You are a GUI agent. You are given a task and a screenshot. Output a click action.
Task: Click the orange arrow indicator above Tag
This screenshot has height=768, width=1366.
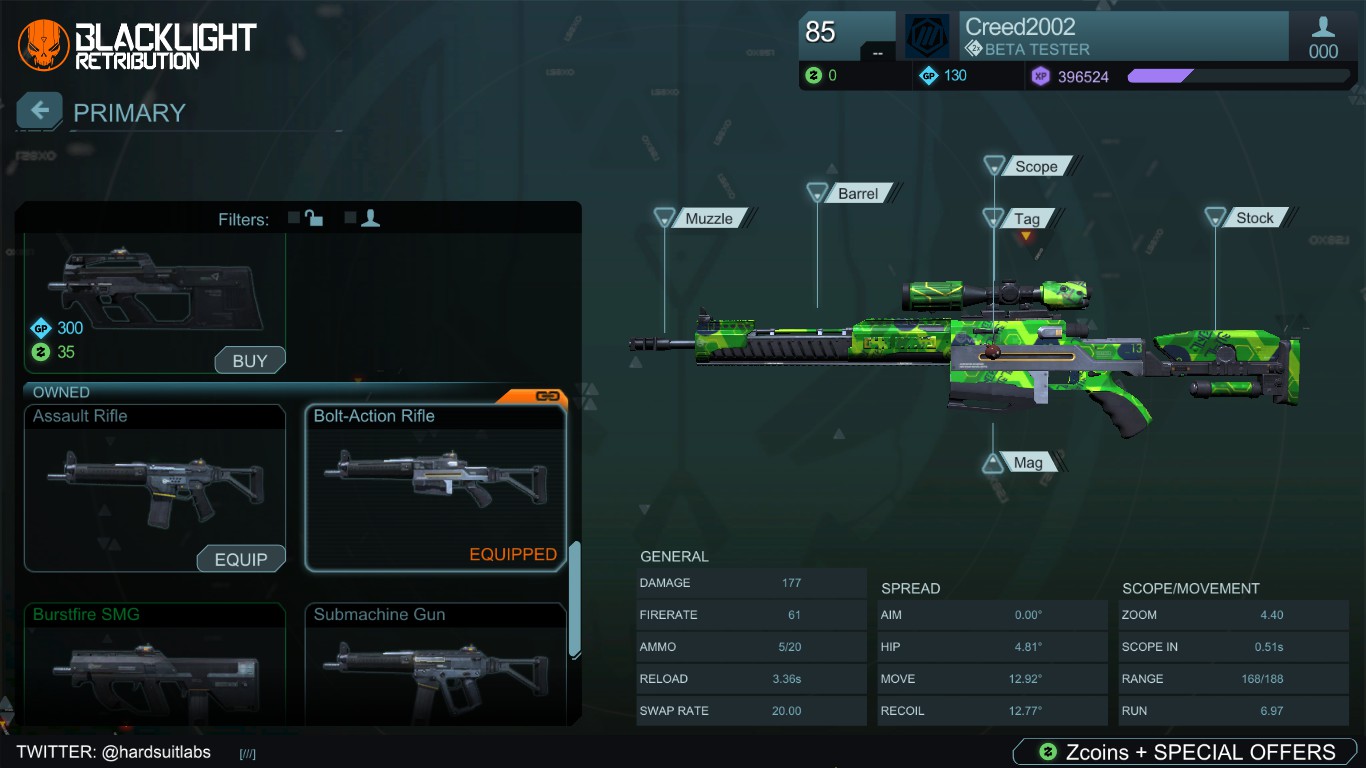(x=1026, y=234)
